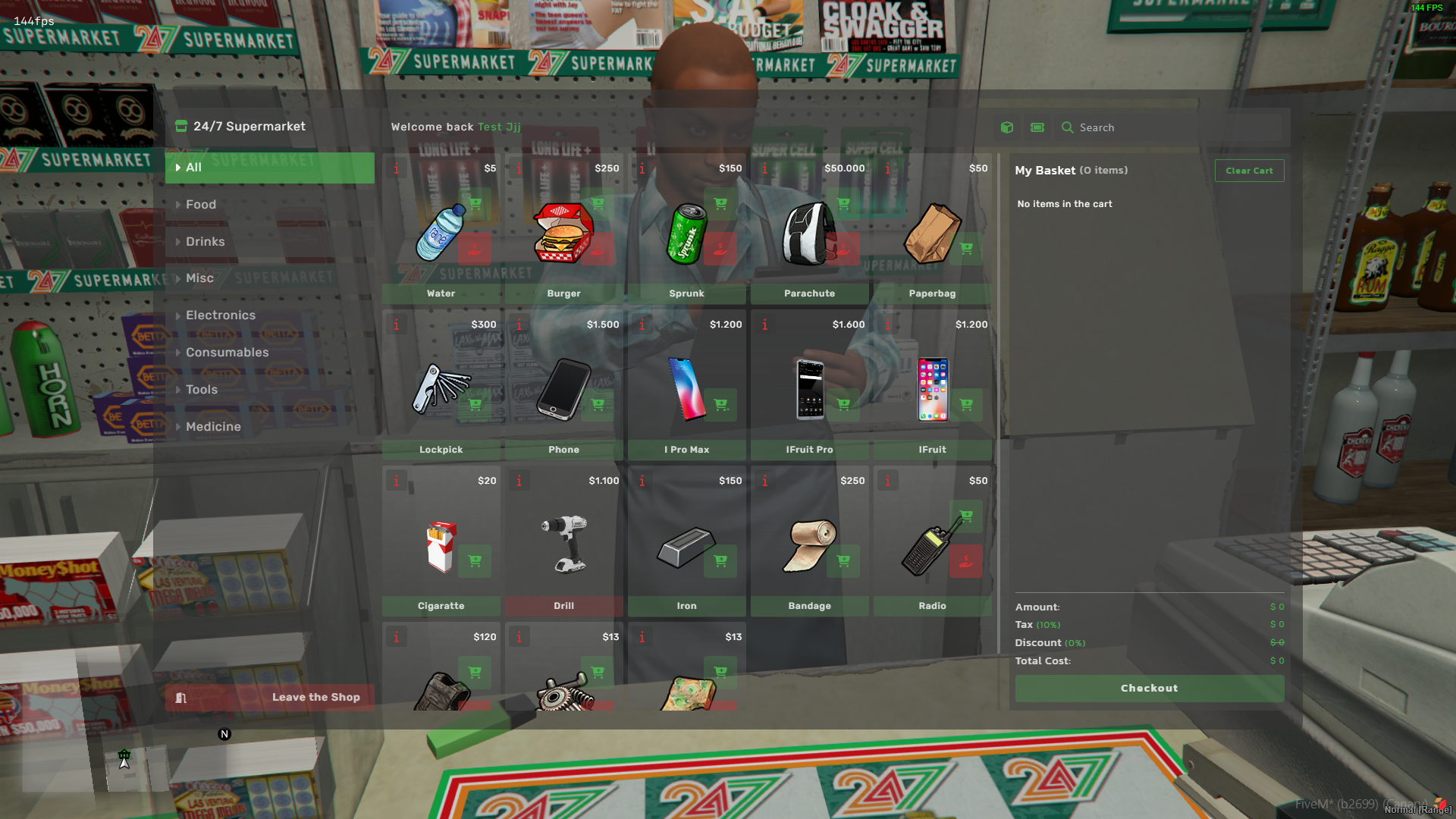
Task: Expand the Medicine category
Action: pyautogui.click(x=213, y=426)
